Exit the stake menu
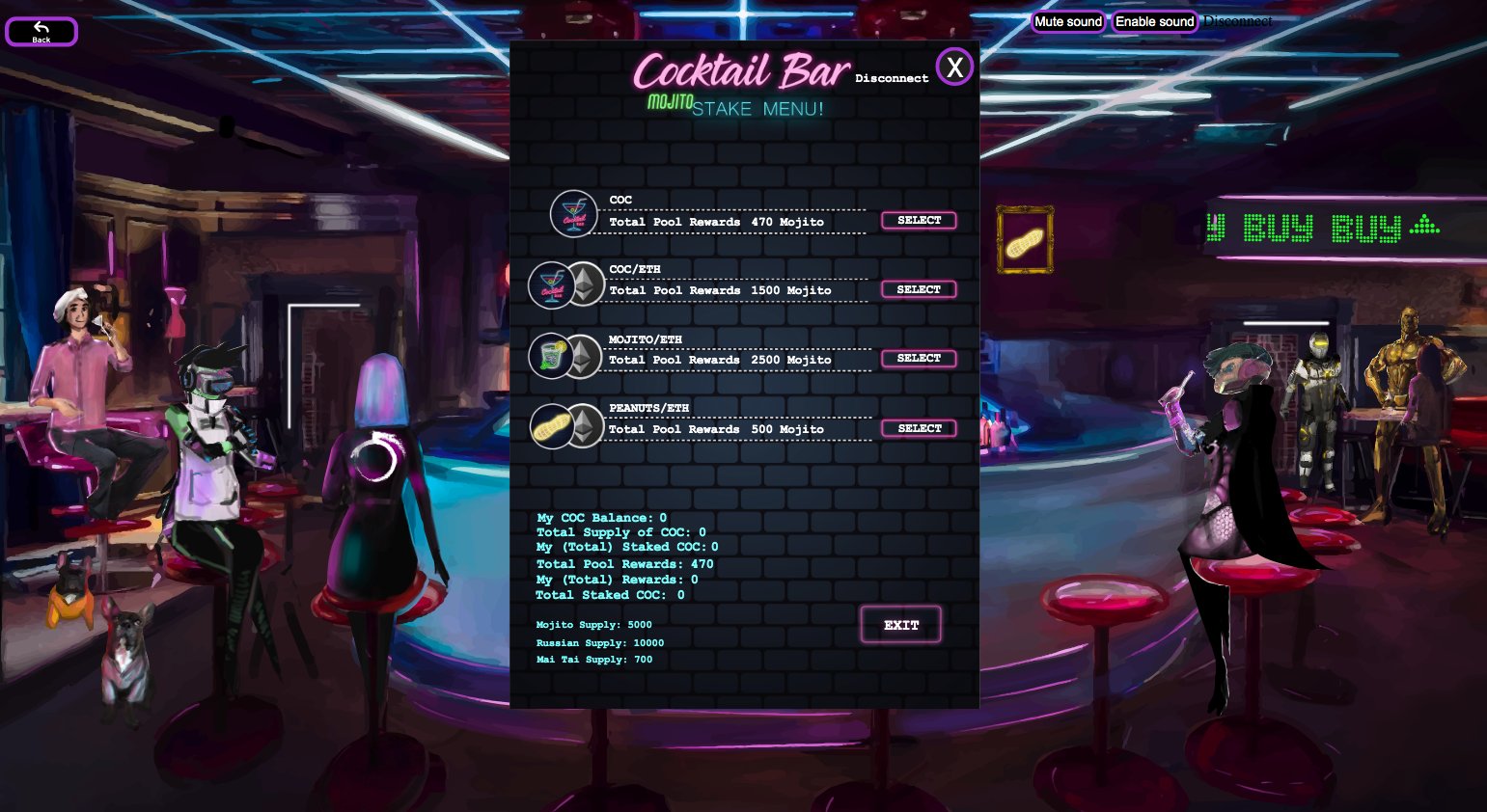 pos(900,625)
